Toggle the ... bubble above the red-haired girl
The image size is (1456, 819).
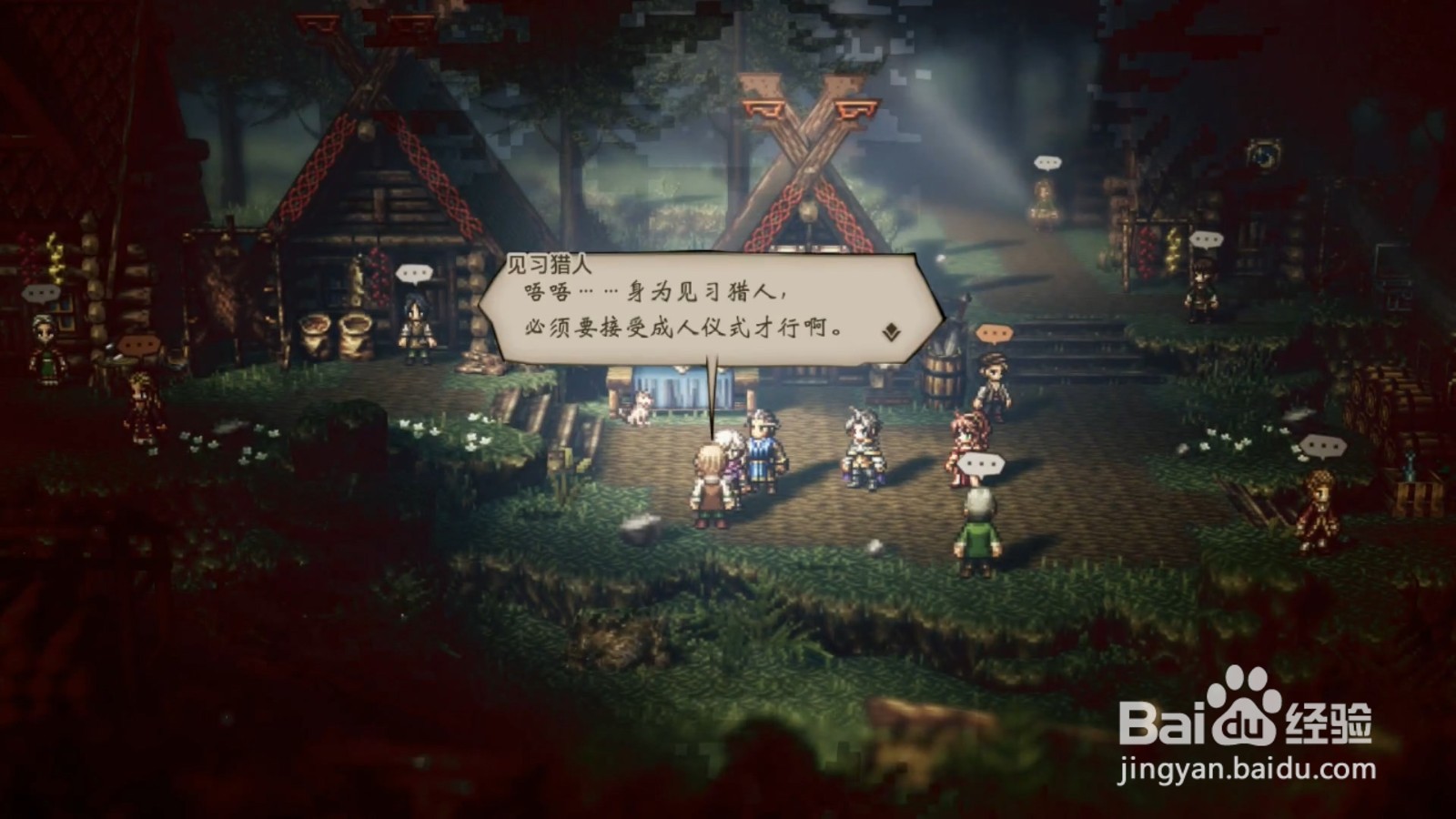(981, 462)
